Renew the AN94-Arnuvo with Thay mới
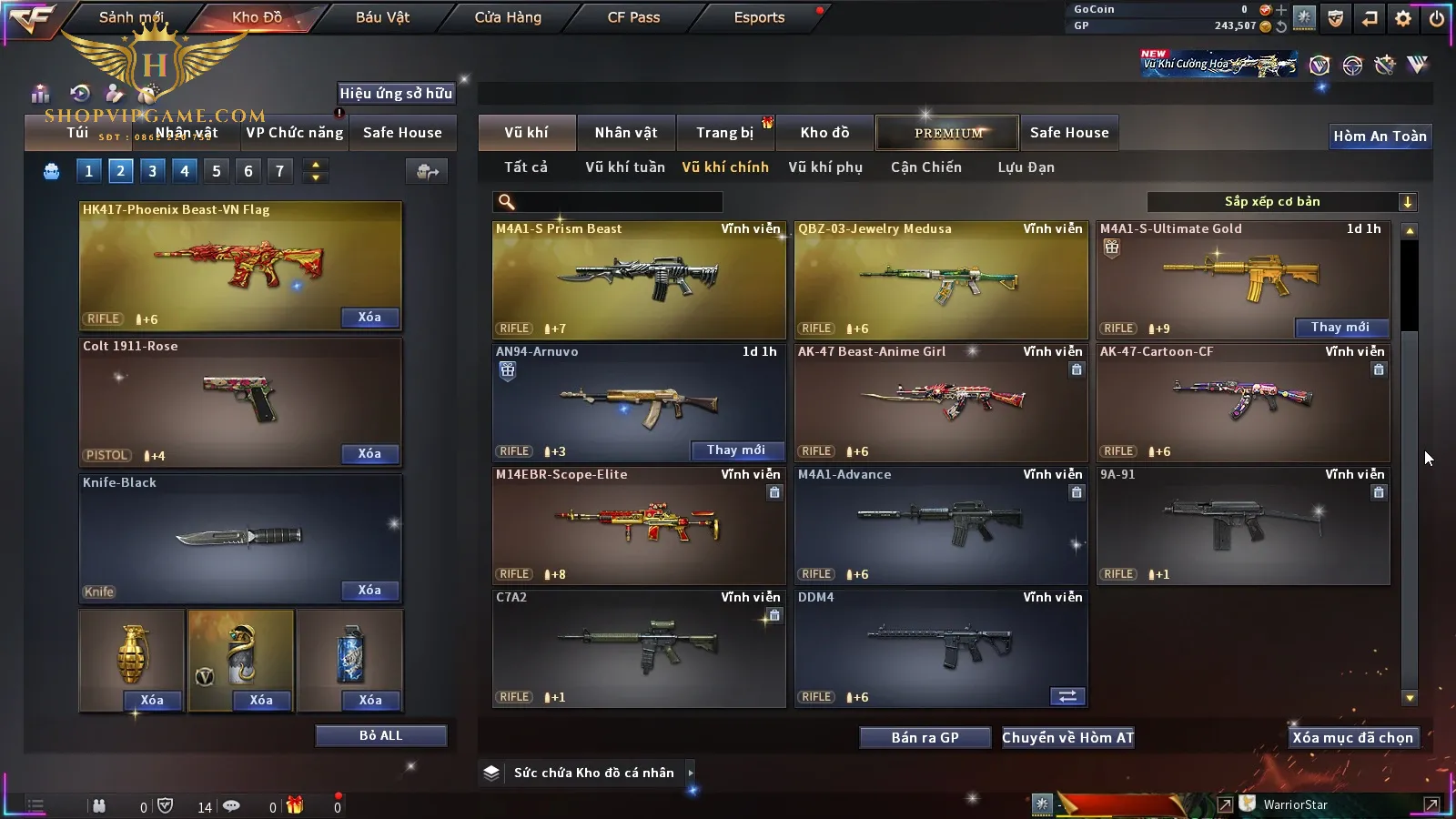 pyautogui.click(x=736, y=450)
